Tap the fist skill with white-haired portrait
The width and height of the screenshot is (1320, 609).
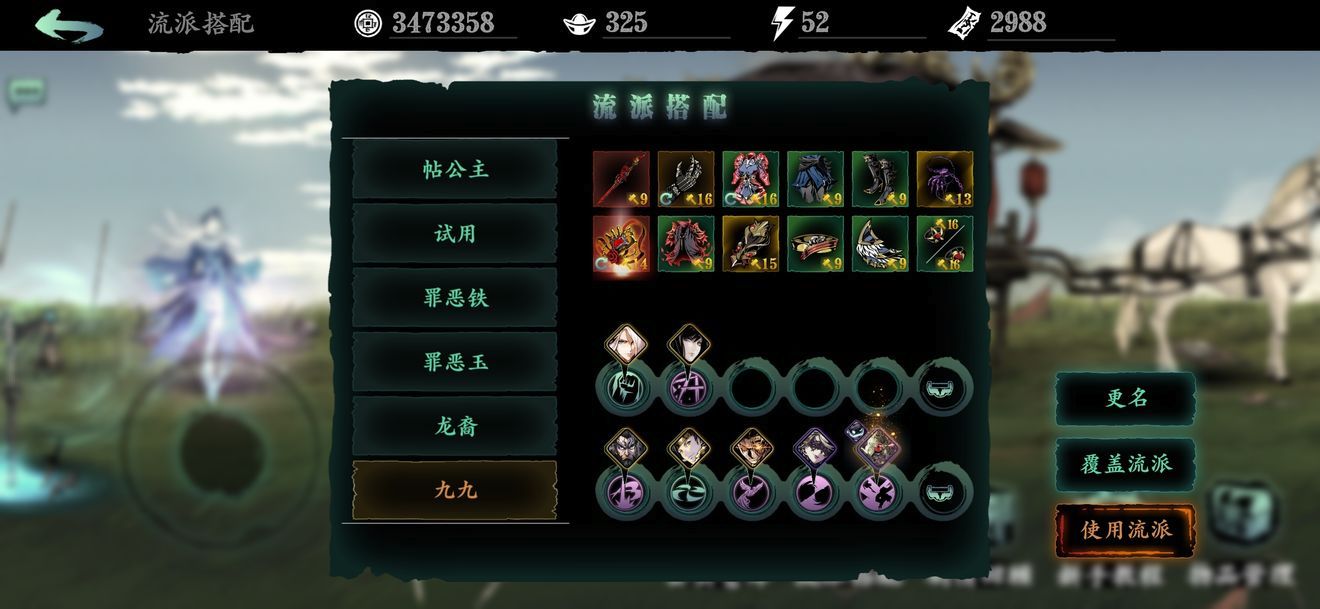[626, 385]
